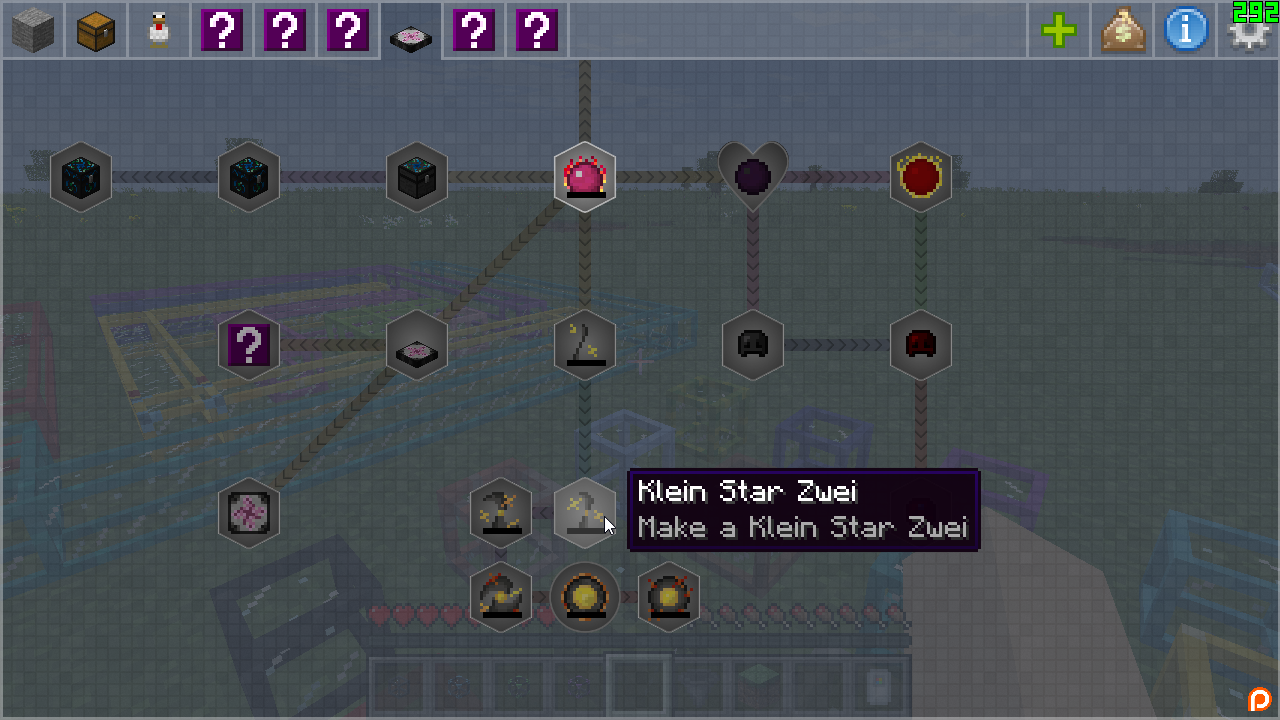Click the purple question mark advancement node
The width and height of the screenshot is (1280, 720).
pyautogui.click(x=249, y=345)
